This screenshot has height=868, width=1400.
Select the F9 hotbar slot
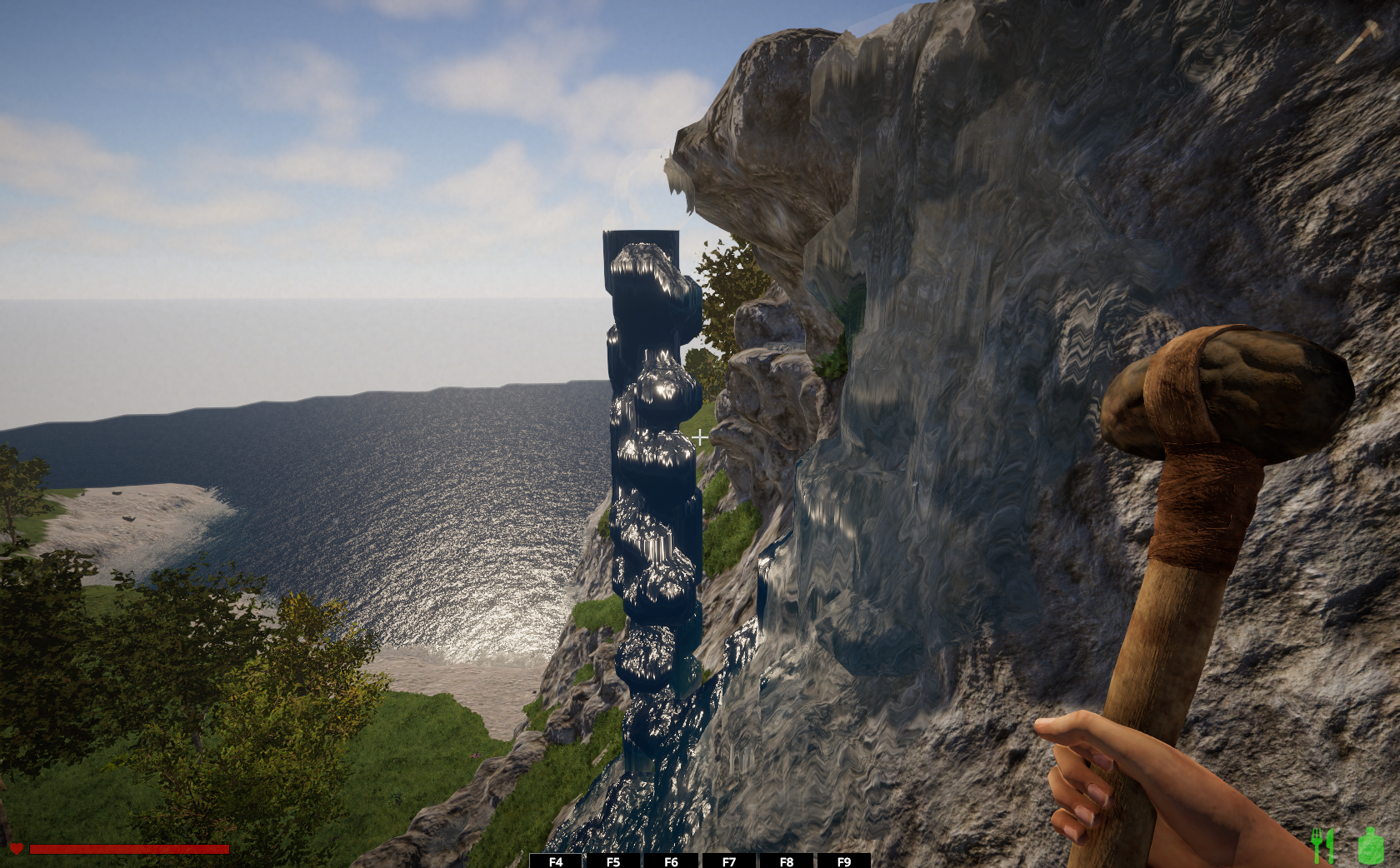(844, 861)
